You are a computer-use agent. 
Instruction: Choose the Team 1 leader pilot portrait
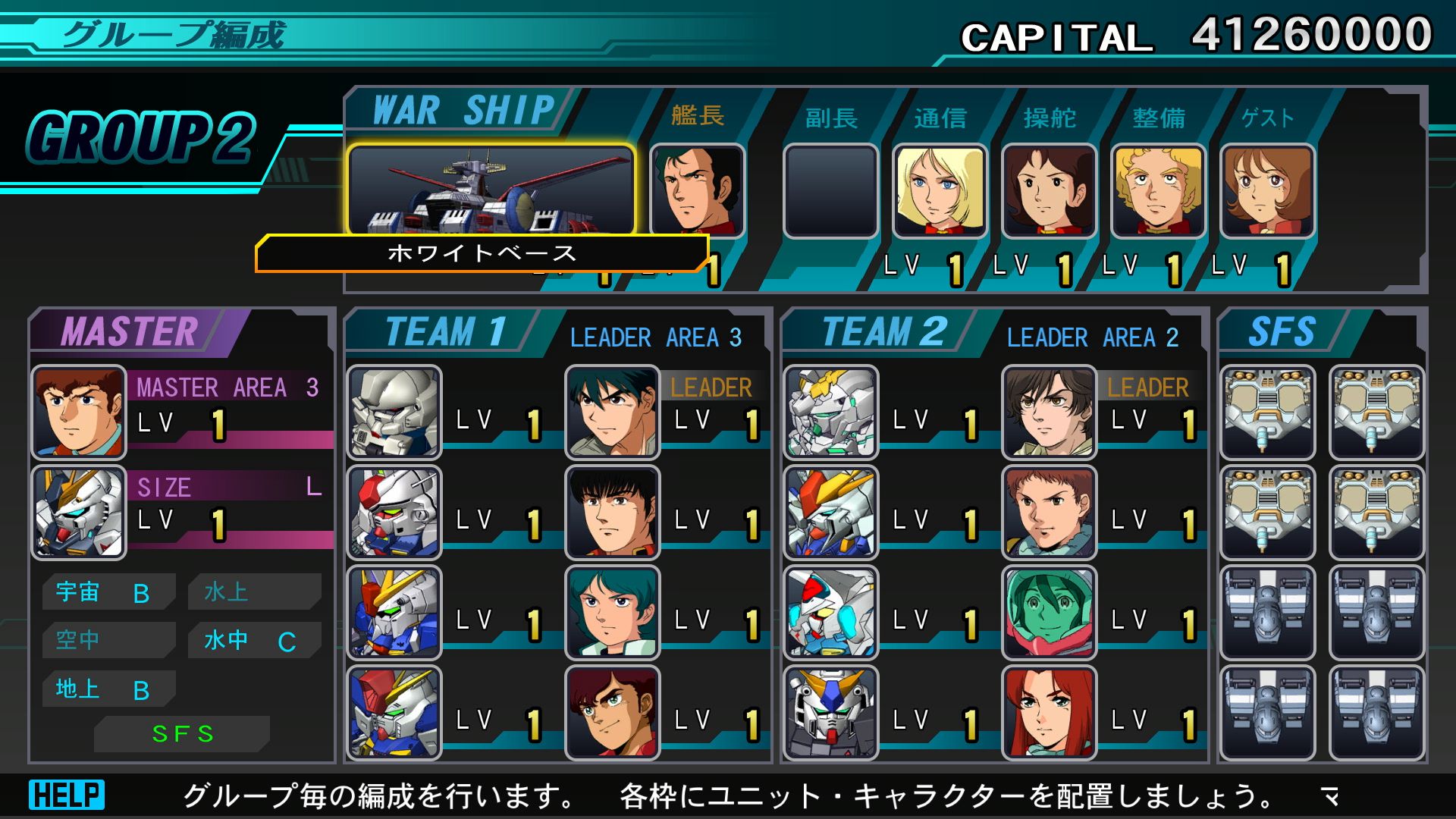[x=613, y=413]
